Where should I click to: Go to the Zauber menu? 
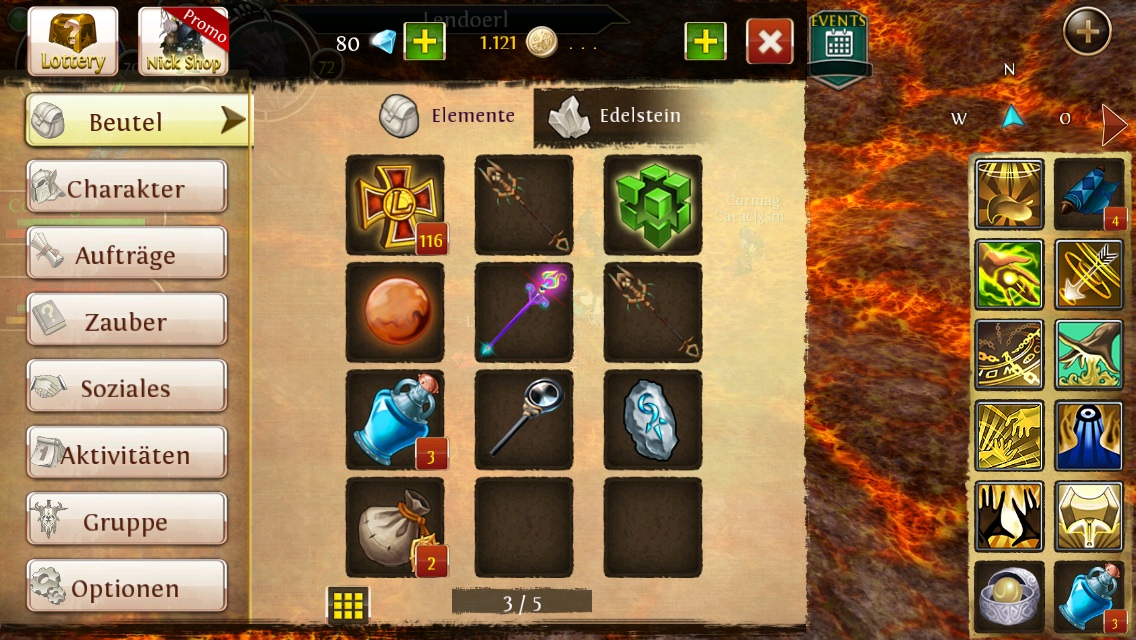[126, 322]
